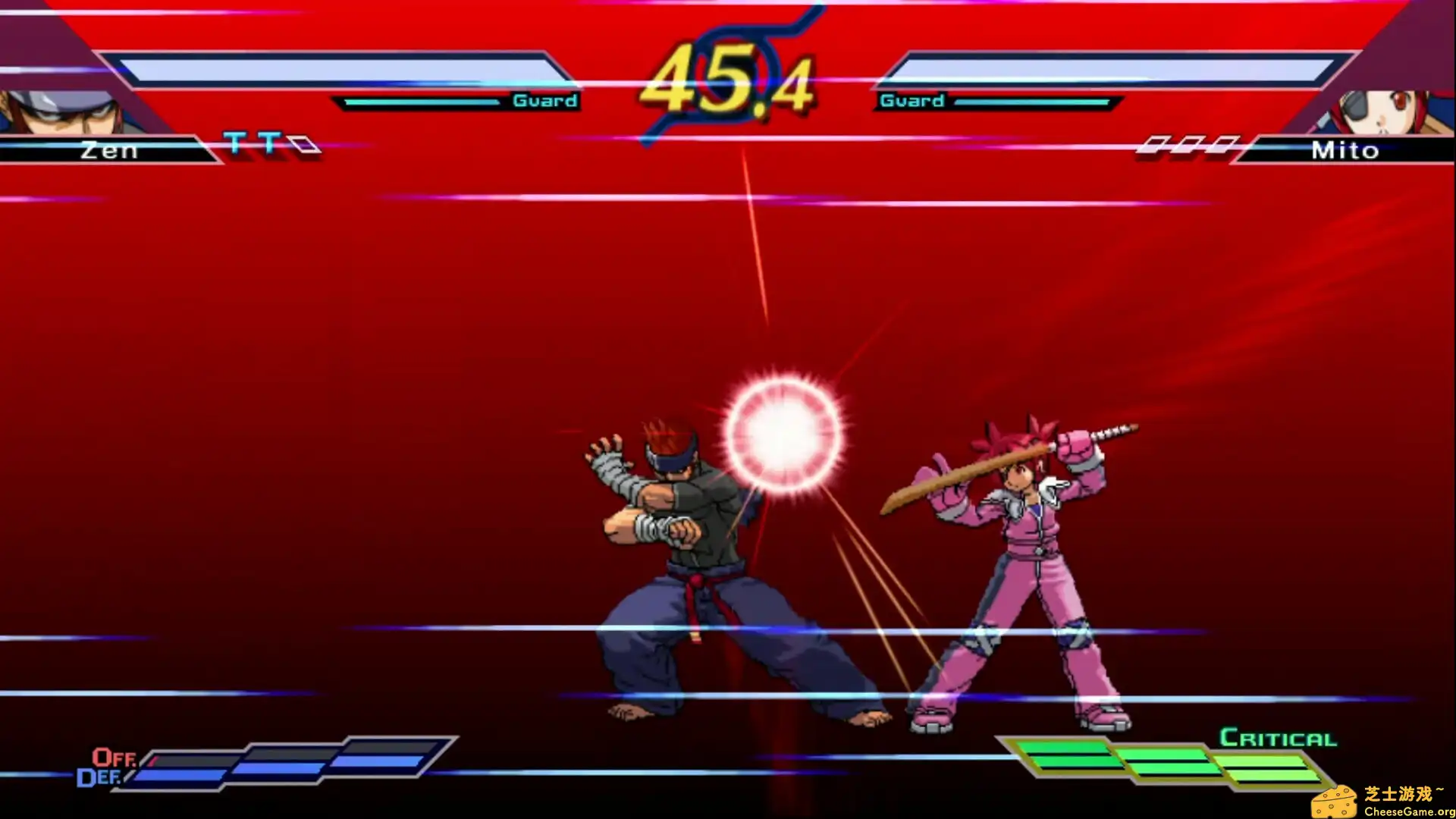1456x819 pixels.
Task: Click the Mito nameplate
Action: pos(1345,150)
